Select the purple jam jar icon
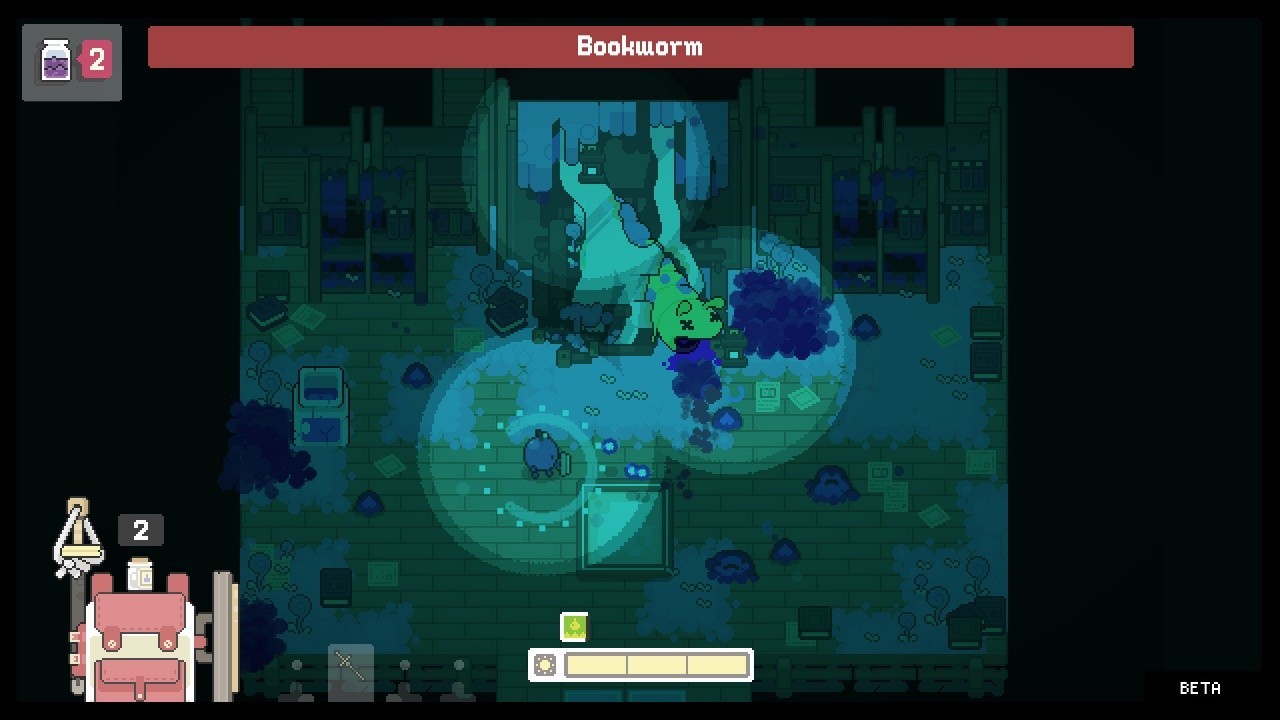Viewport: 1280px width, 720px height. click(x=56, y=61)
